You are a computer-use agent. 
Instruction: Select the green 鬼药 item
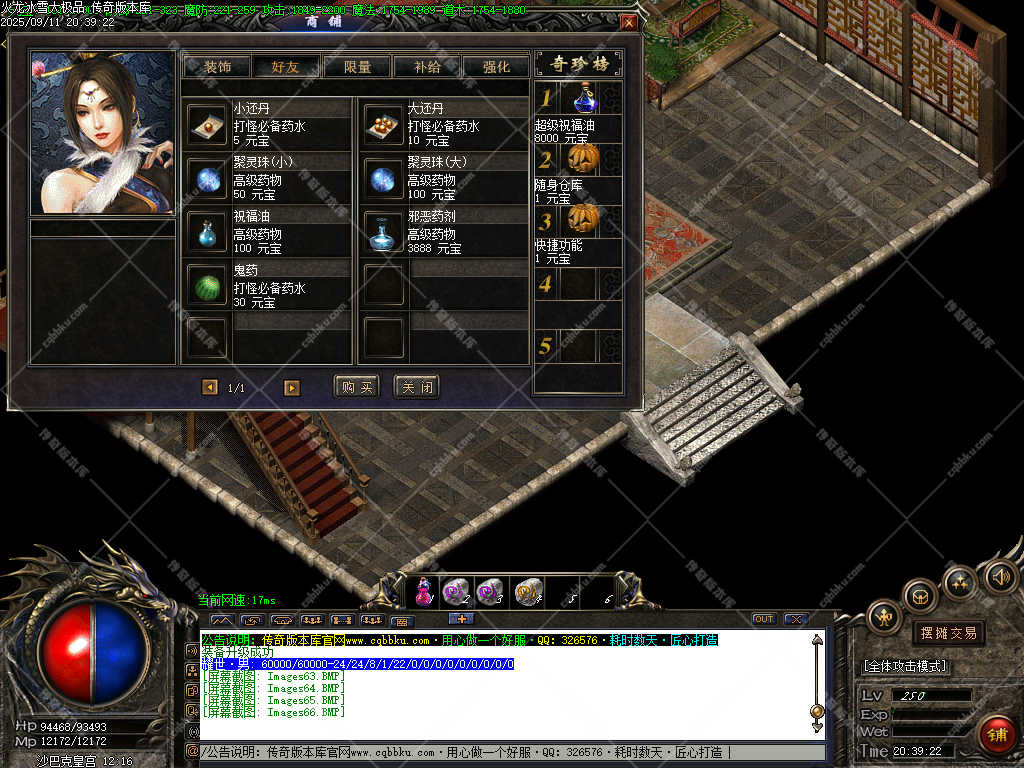click(x=207, y=285)
